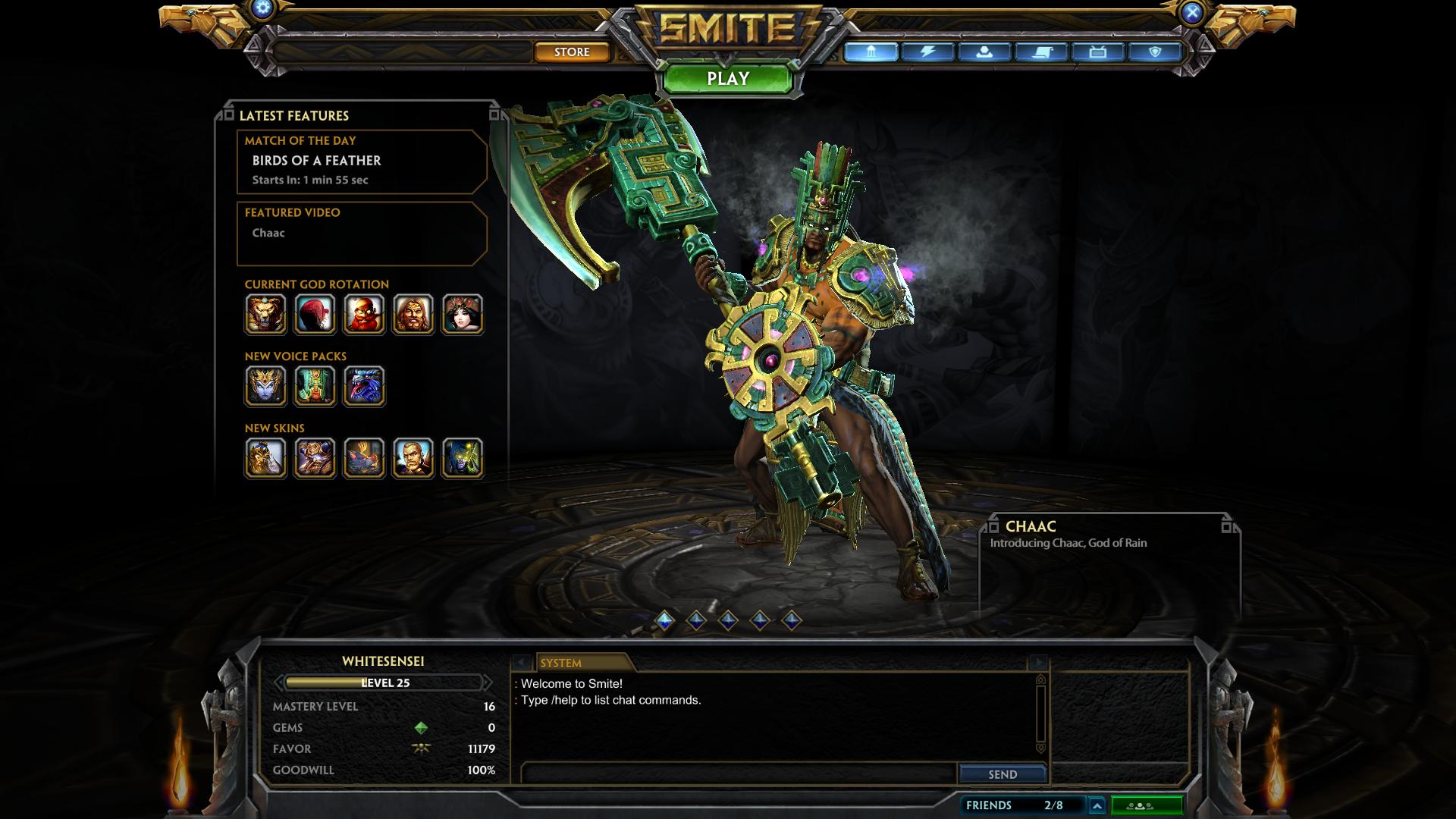1456x819 pixels.
Task: Pick the dark-haired goddess in god rotation
Action: [463, 314]
